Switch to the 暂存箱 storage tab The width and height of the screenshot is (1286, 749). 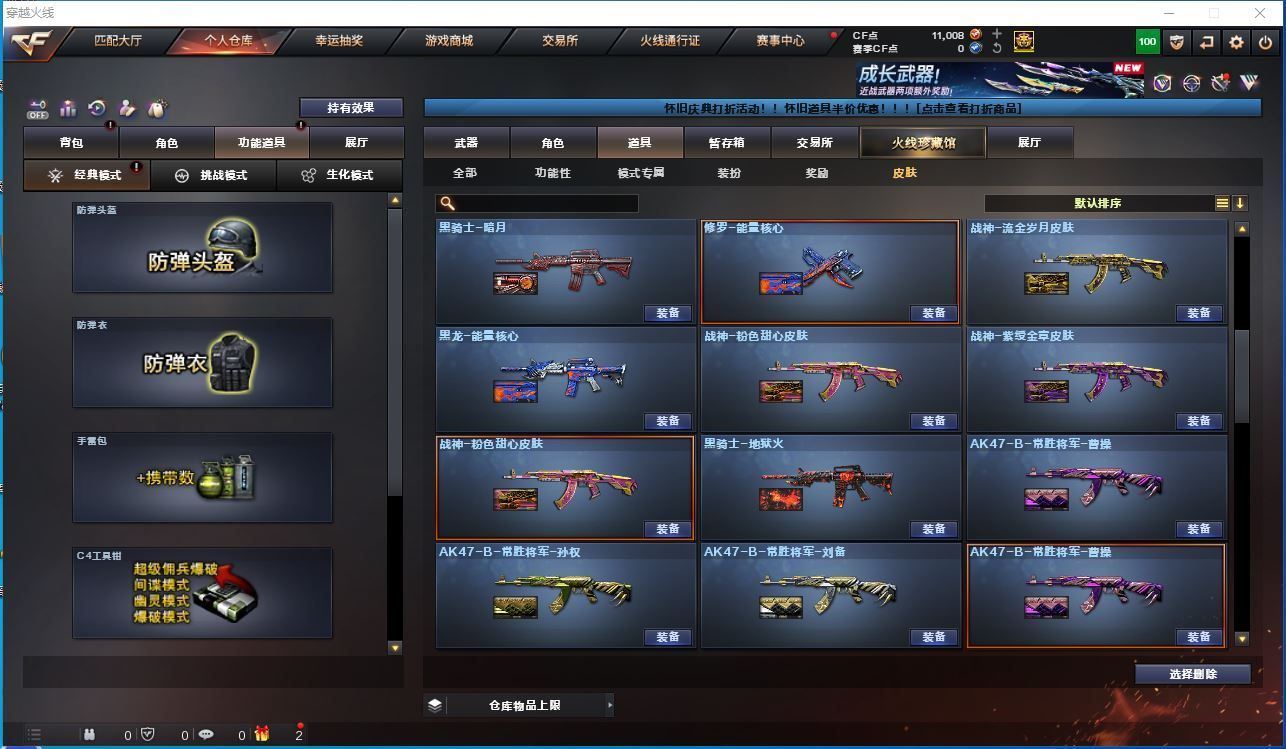coord(727,143)
